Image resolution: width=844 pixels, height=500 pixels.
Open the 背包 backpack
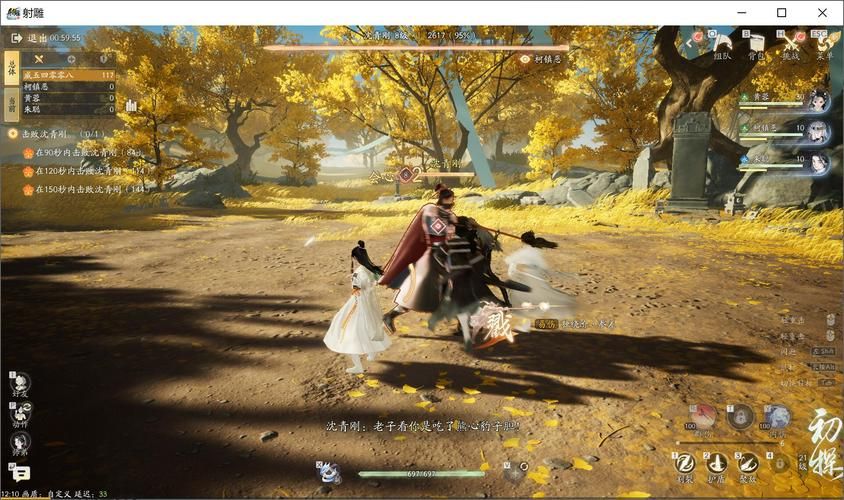(756, 44)
